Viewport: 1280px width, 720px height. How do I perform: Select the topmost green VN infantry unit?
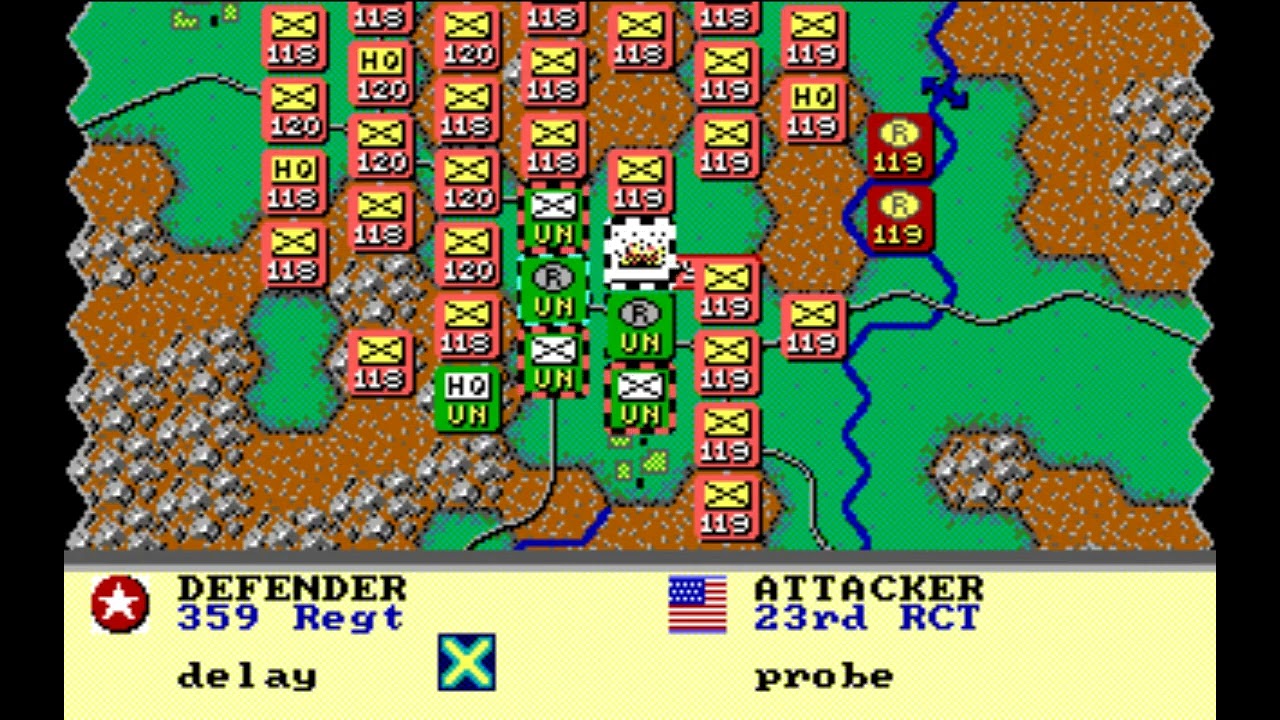(553, 215)
